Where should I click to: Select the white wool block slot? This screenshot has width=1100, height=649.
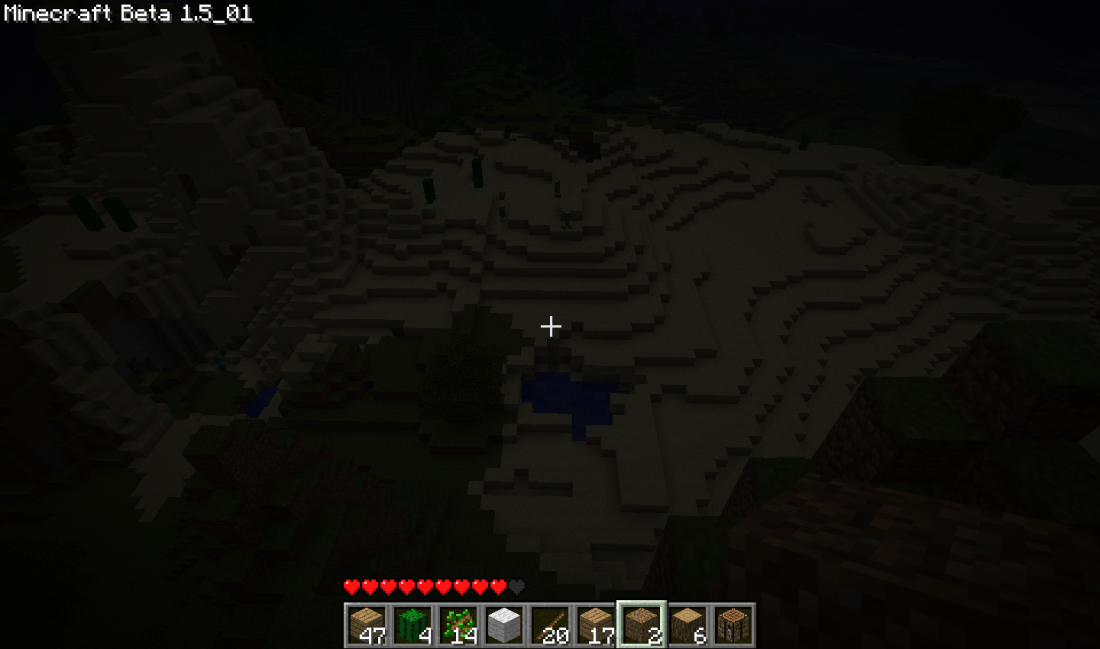[x=504, y=625]
